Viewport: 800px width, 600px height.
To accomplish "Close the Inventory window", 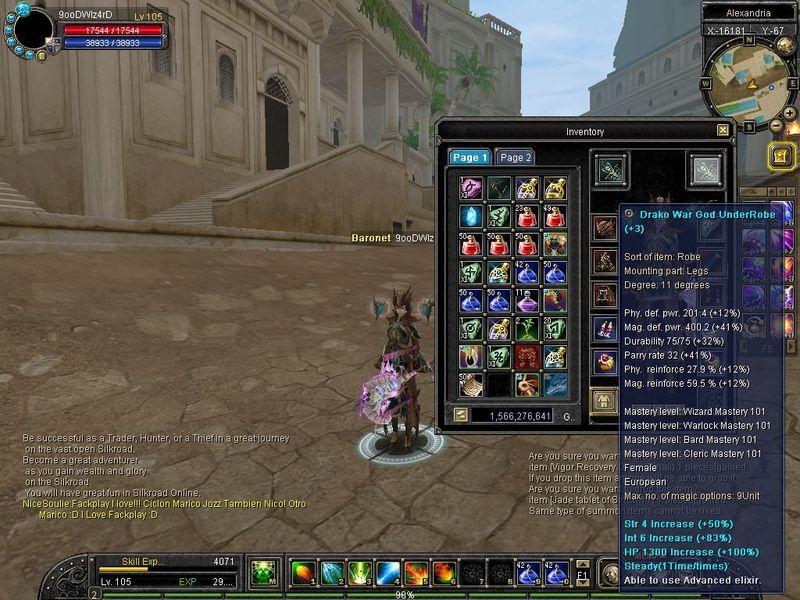I will coord(723,130).
